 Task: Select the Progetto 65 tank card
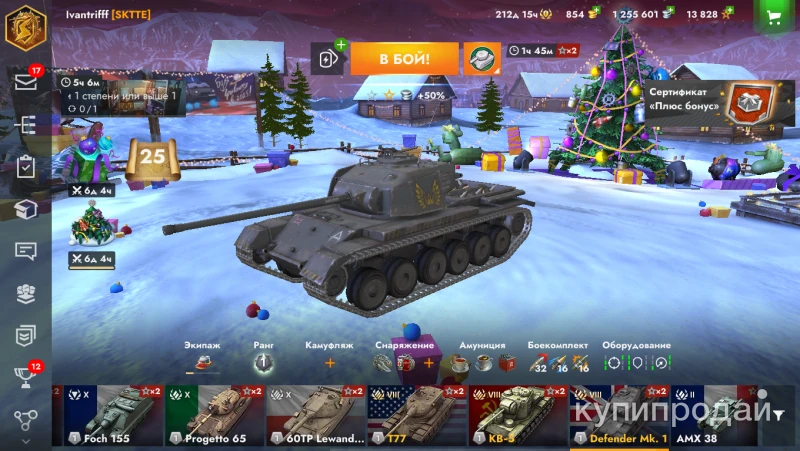[x=214, y=416]
